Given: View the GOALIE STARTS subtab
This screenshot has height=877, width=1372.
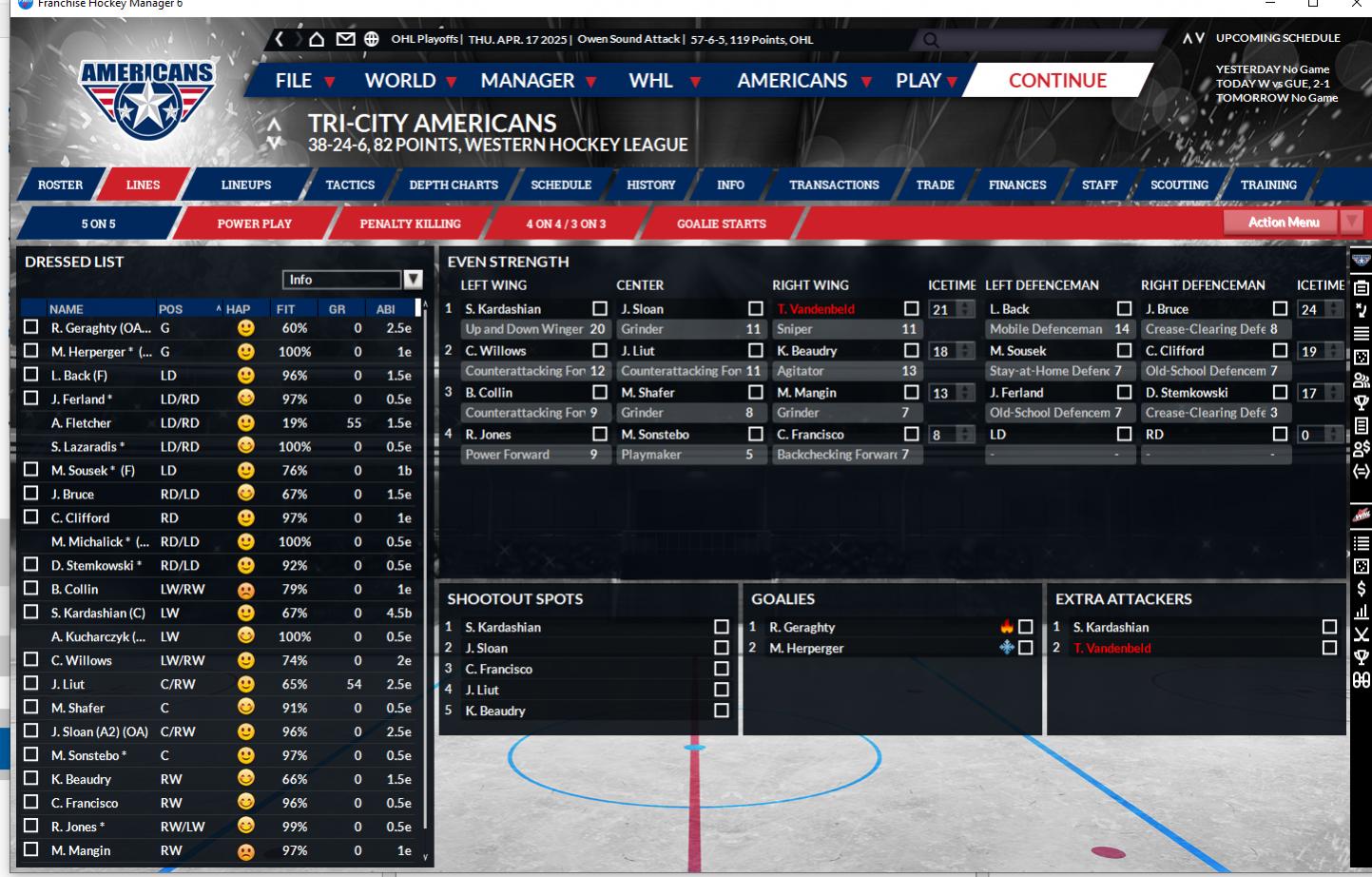Looking at the screenshot, I should point(721,224).
